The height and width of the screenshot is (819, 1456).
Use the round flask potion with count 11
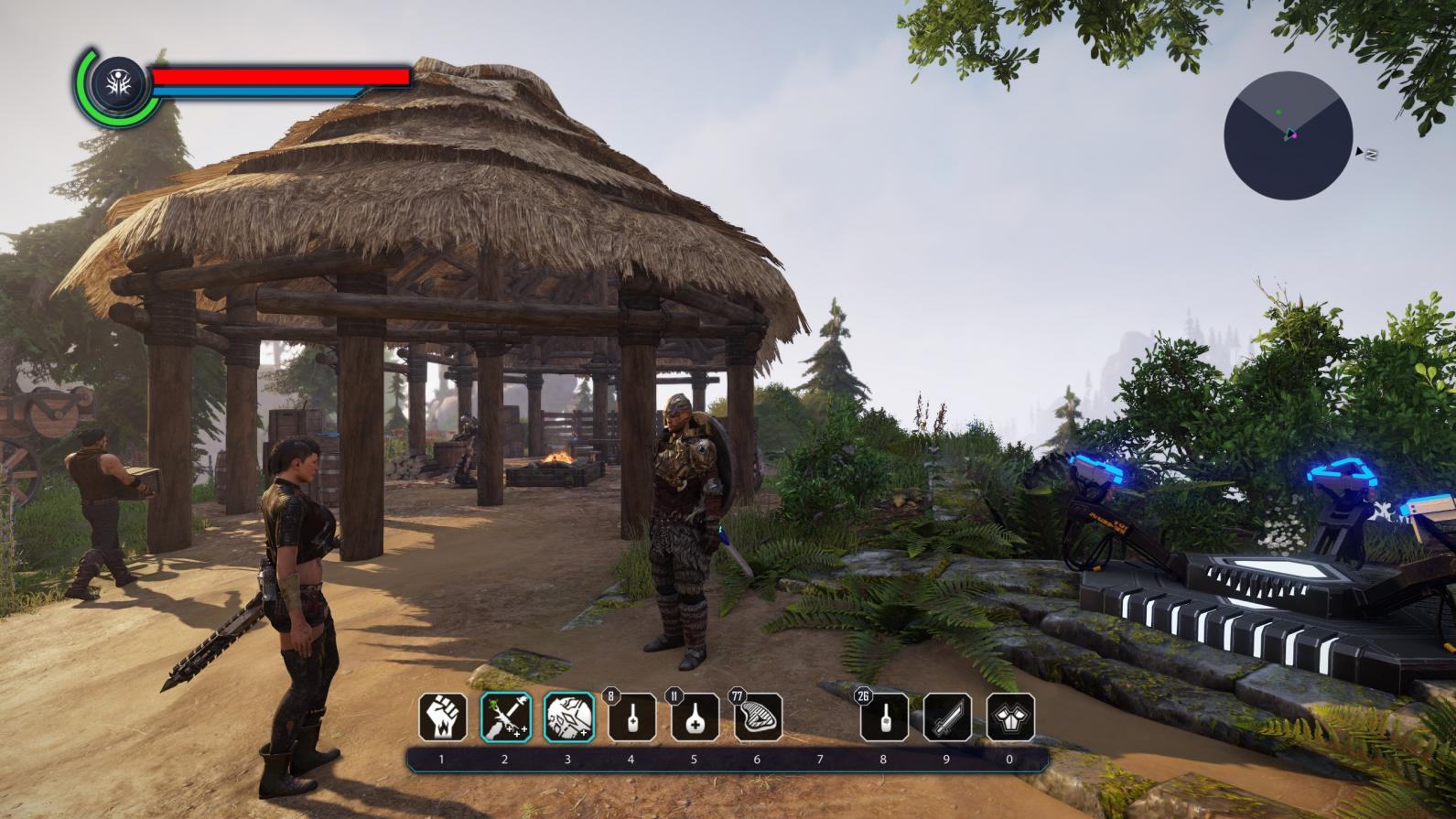click(x=695, y=717)
